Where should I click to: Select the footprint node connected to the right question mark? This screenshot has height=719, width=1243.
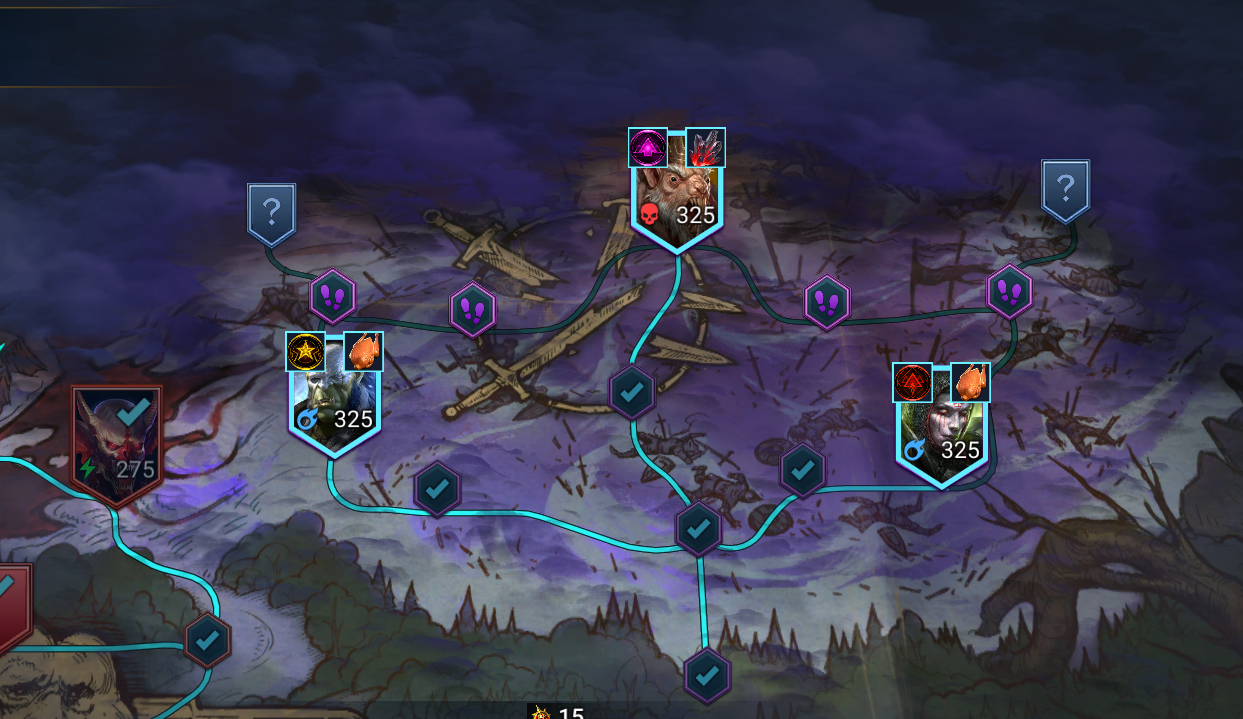pyautogui.click(x=1009, y=292)
